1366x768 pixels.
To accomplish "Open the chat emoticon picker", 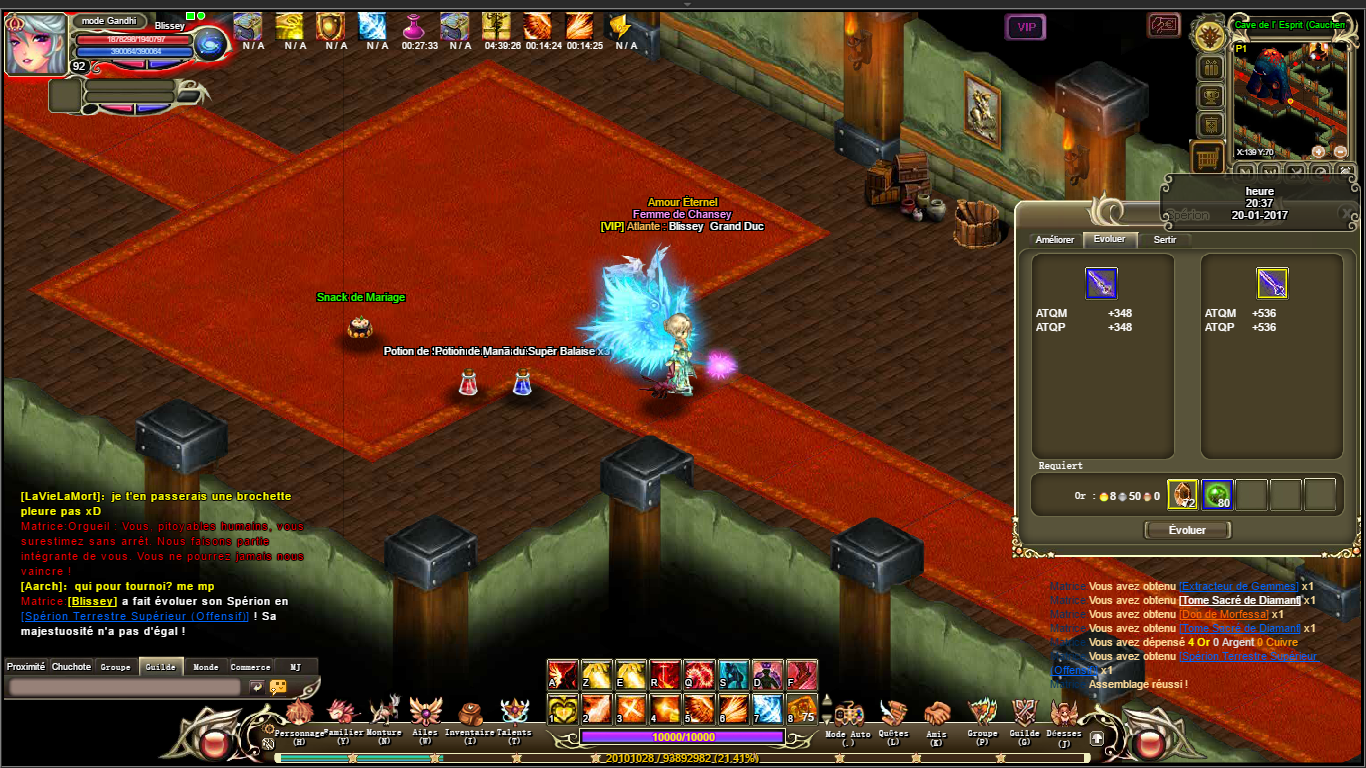I will [278, 687].
